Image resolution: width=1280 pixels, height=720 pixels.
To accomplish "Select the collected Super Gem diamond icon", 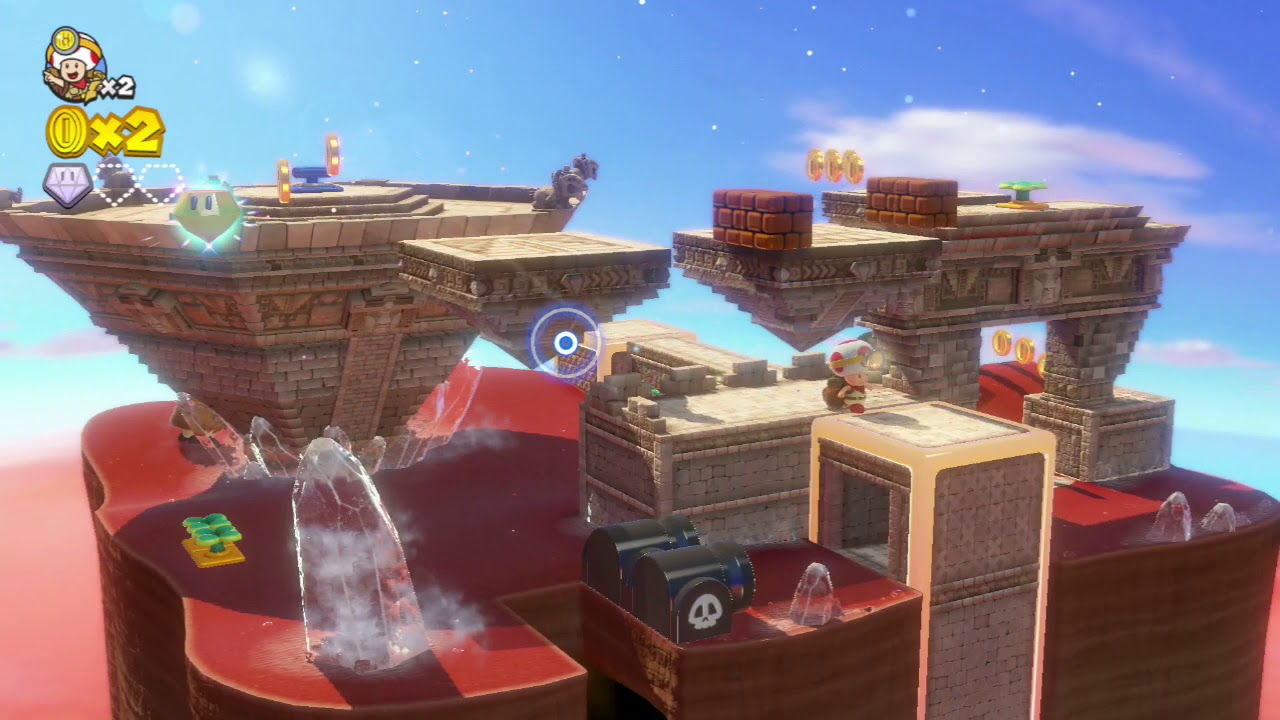I will [67, 184].
